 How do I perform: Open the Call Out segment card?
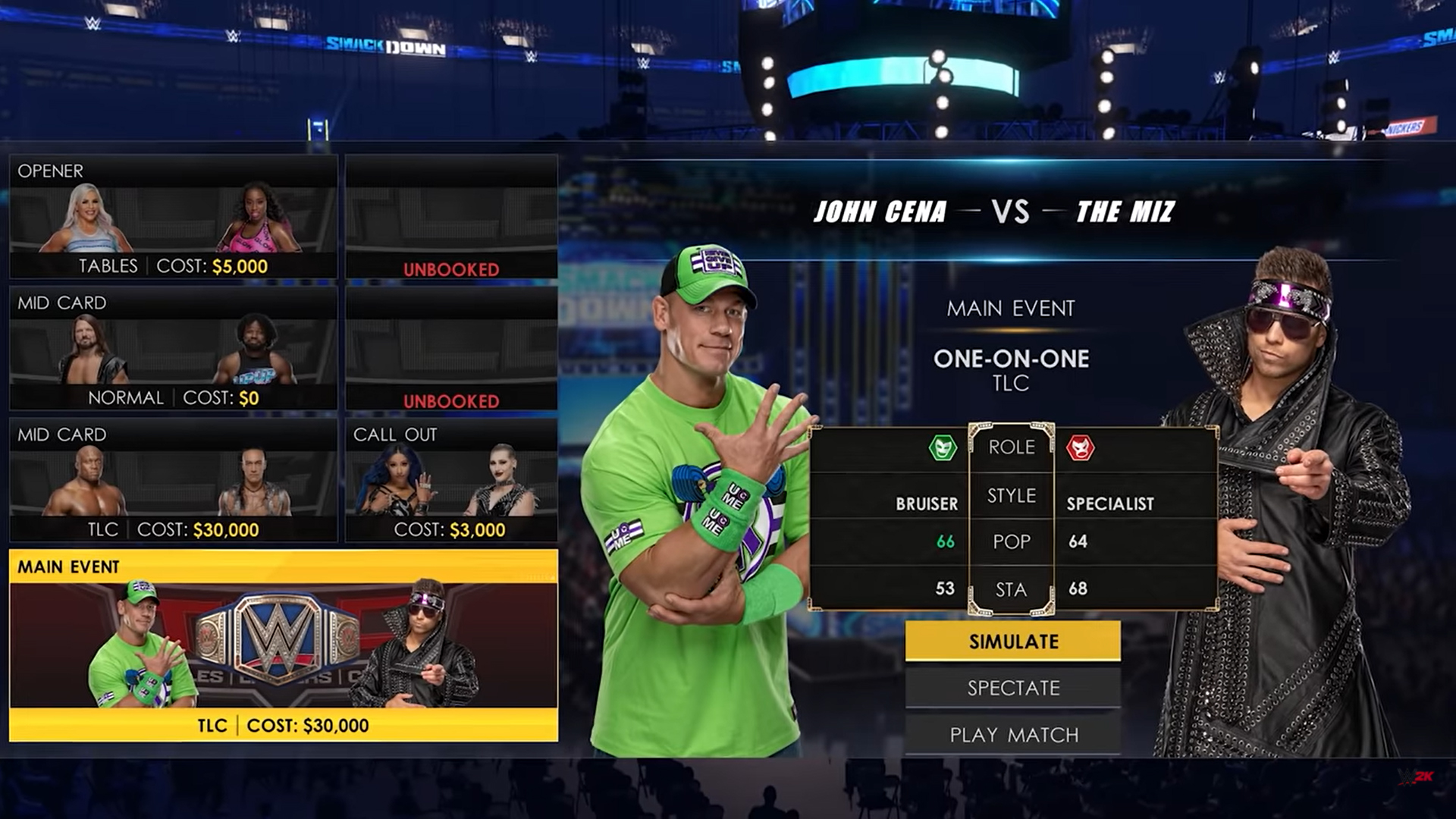451,481
